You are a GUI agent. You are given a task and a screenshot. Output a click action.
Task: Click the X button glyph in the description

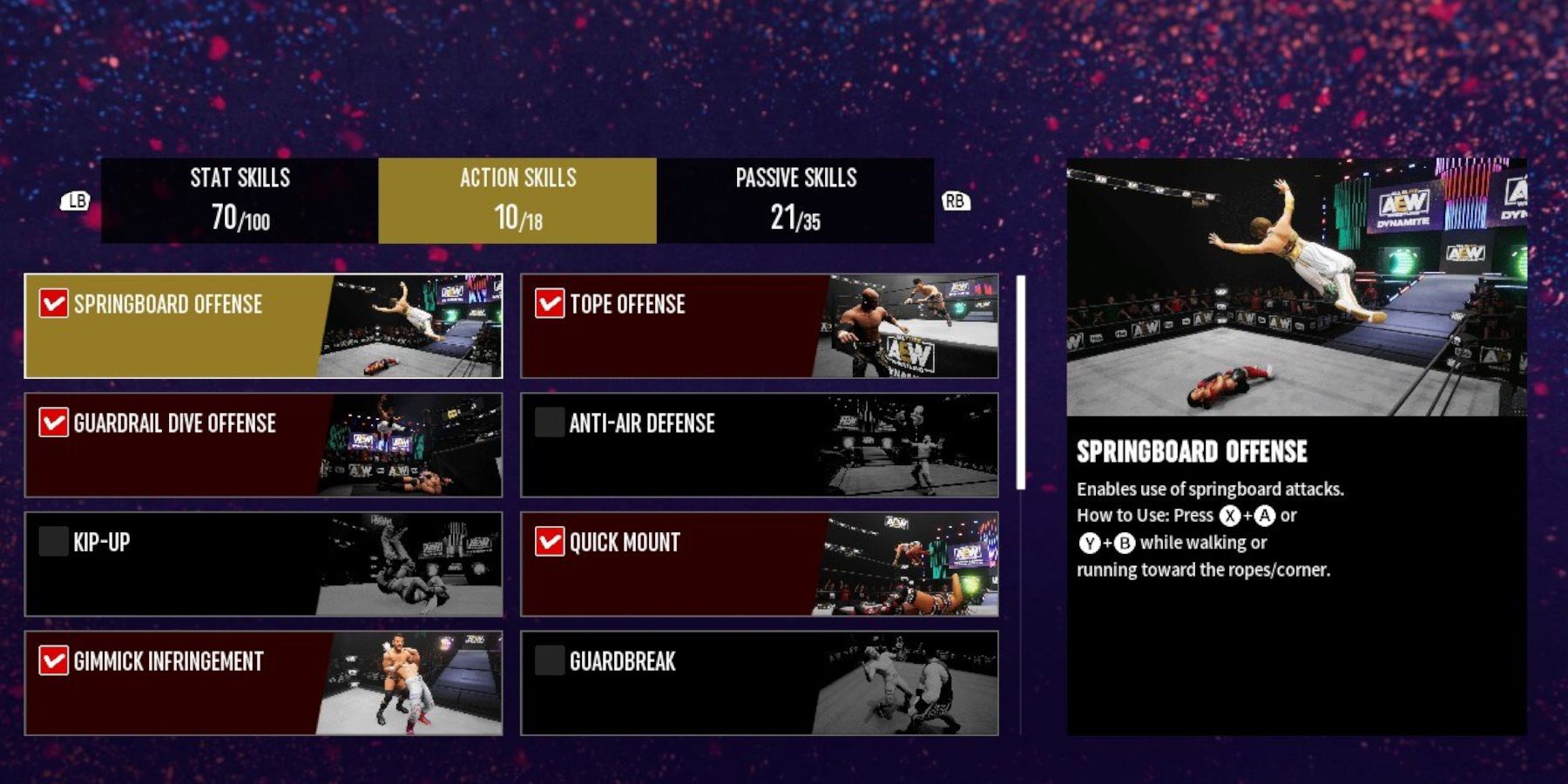[1229, 517]
